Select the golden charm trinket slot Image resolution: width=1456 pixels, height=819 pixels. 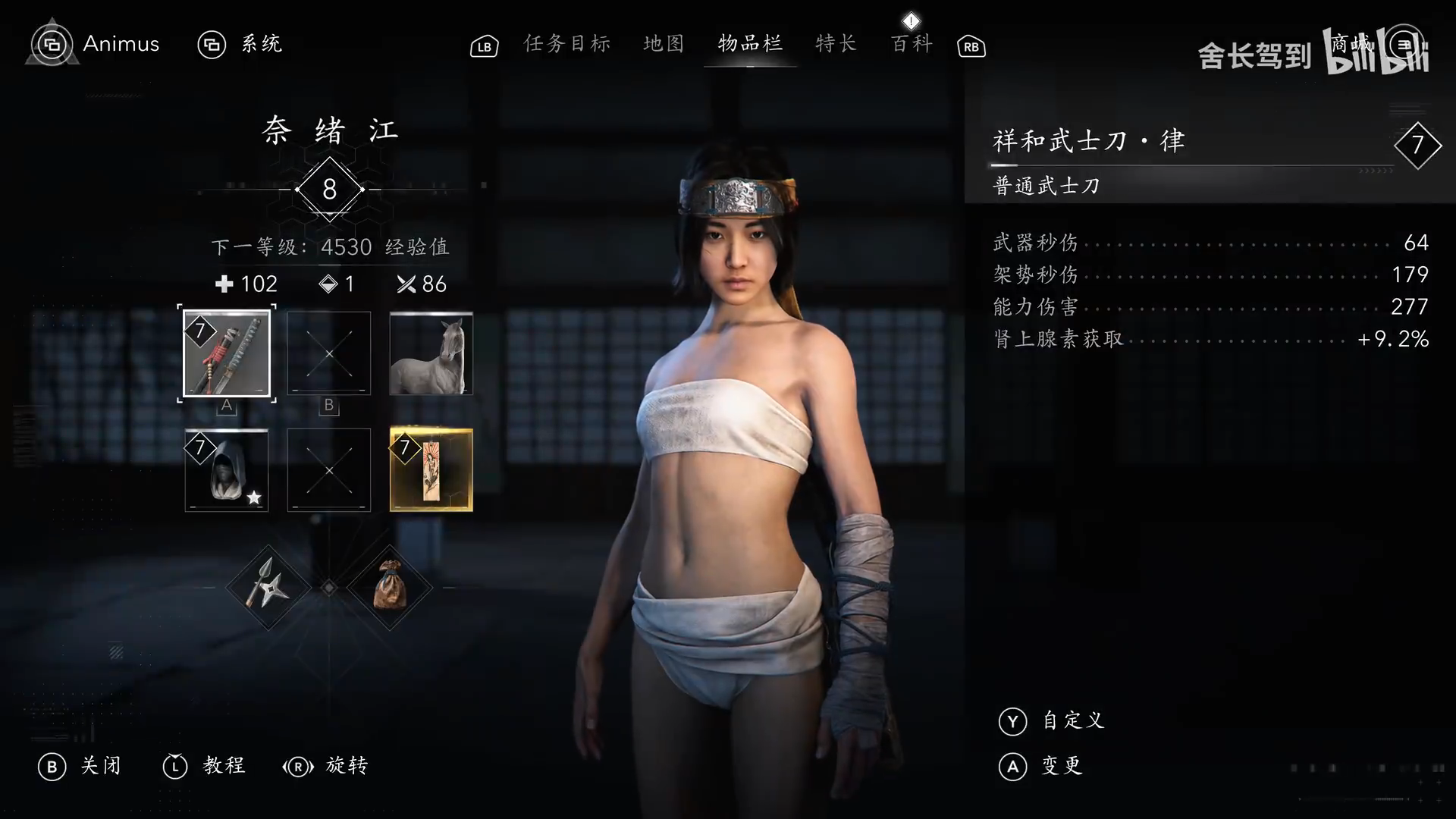coord(431,470)
